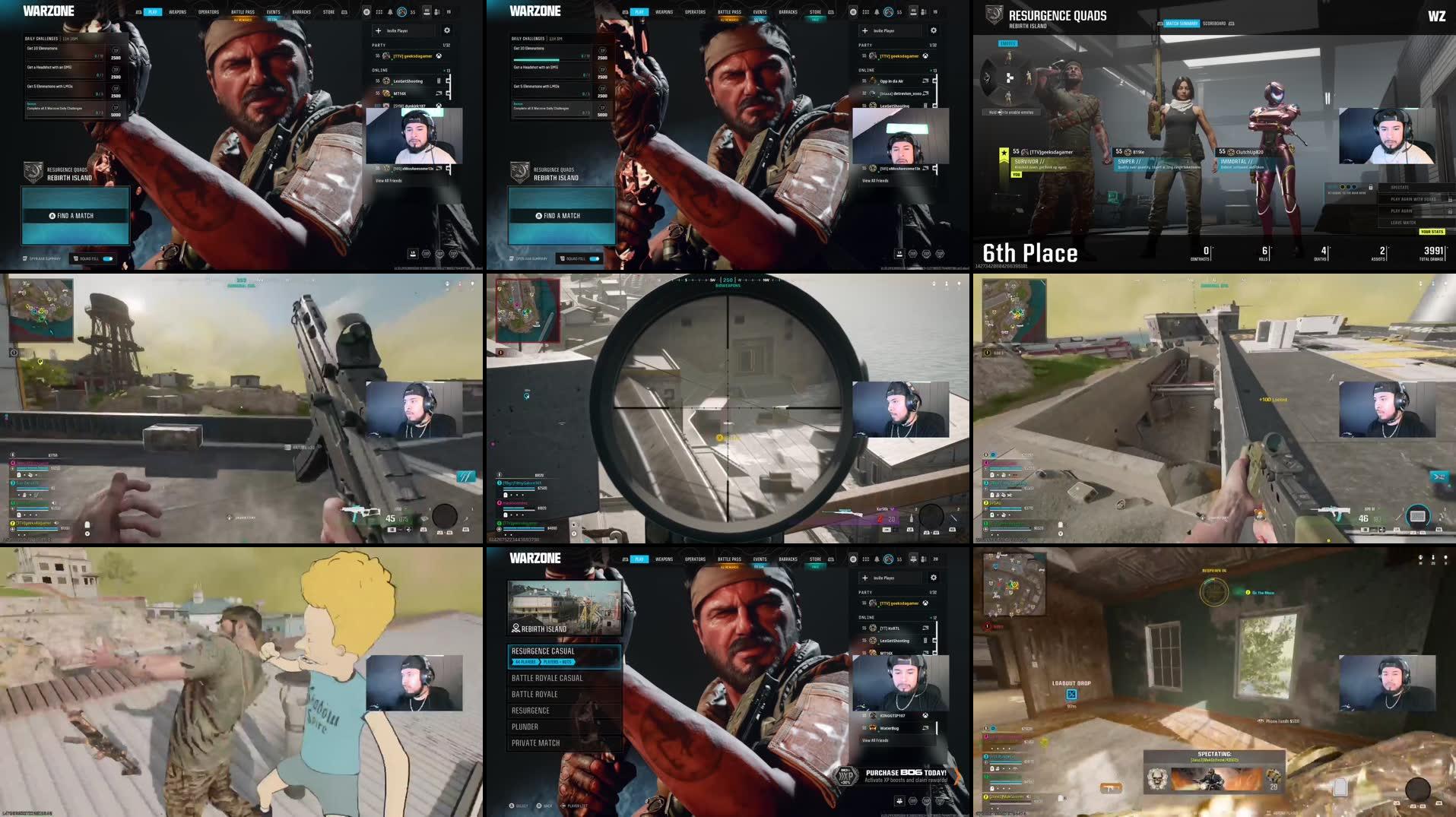1456x817 pixels.
Task: Click the map pin icon on Rebirth Island selector
Action: (516, 628)
